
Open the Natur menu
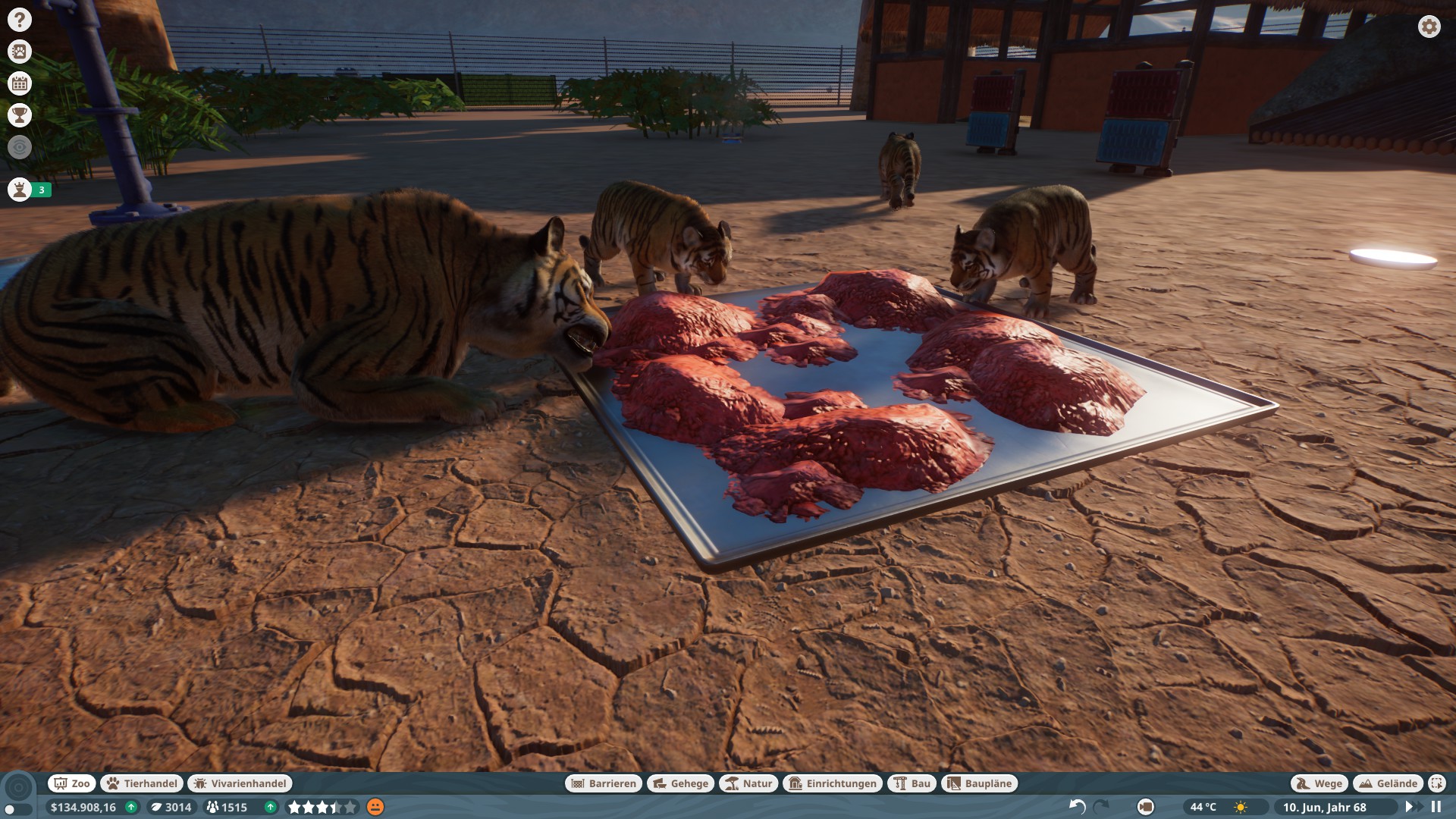tap(748, 783)
